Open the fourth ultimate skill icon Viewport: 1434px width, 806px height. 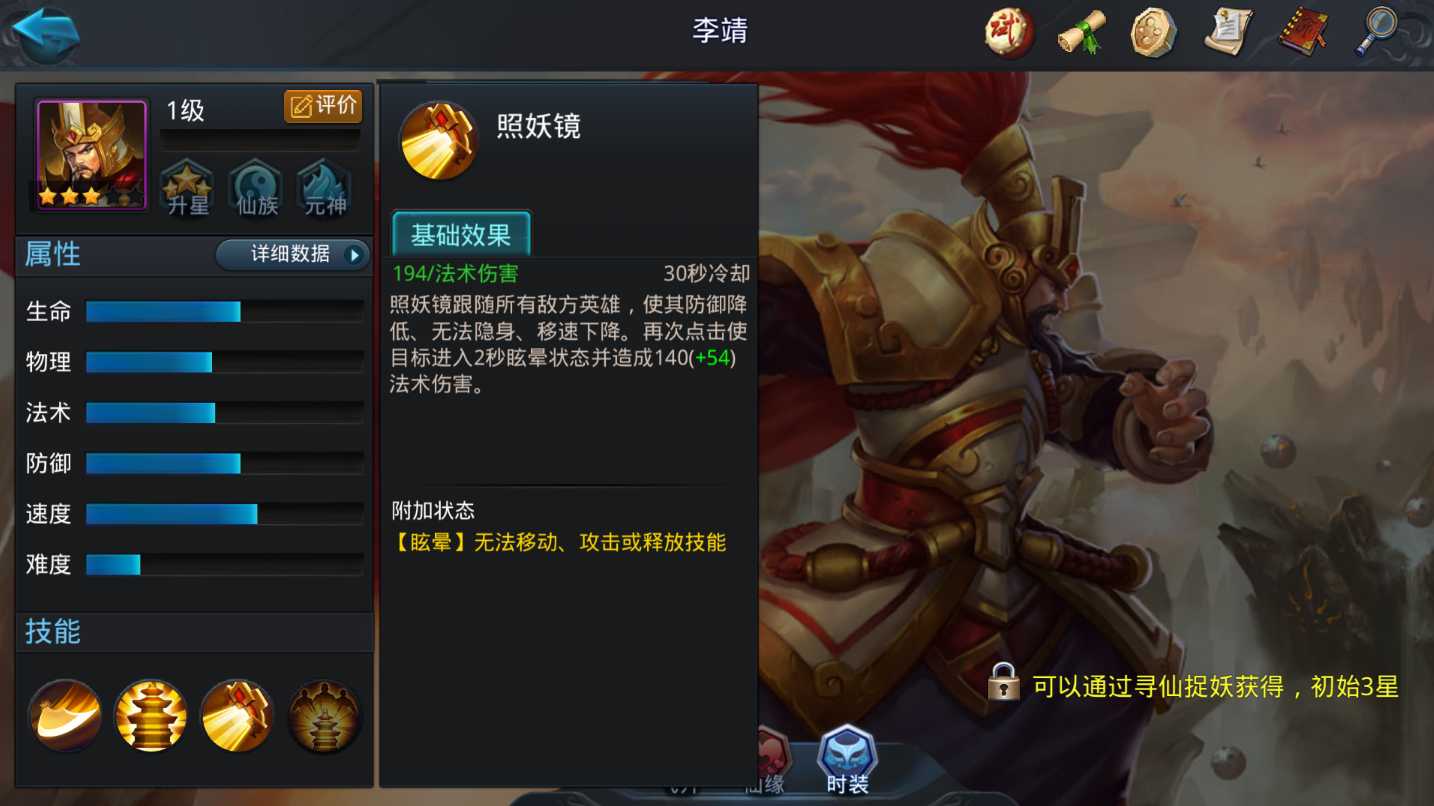[323, 715]
